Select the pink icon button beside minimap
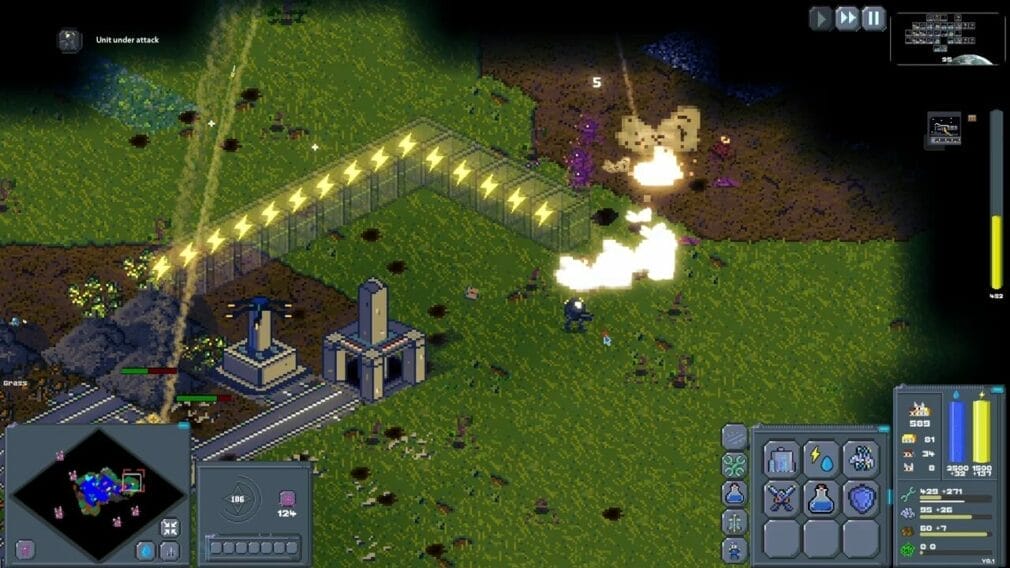This screenshot has height=568, width=1010. pyautogui.click(x=25, y=549)
